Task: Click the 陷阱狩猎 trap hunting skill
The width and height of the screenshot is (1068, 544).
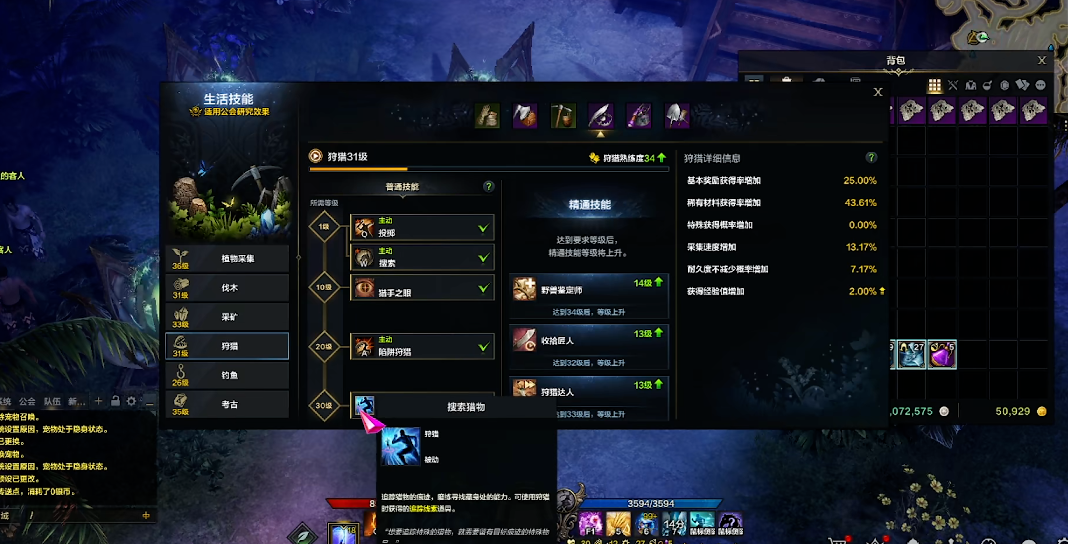Action: pyautogui.click(x=421, y=347)
